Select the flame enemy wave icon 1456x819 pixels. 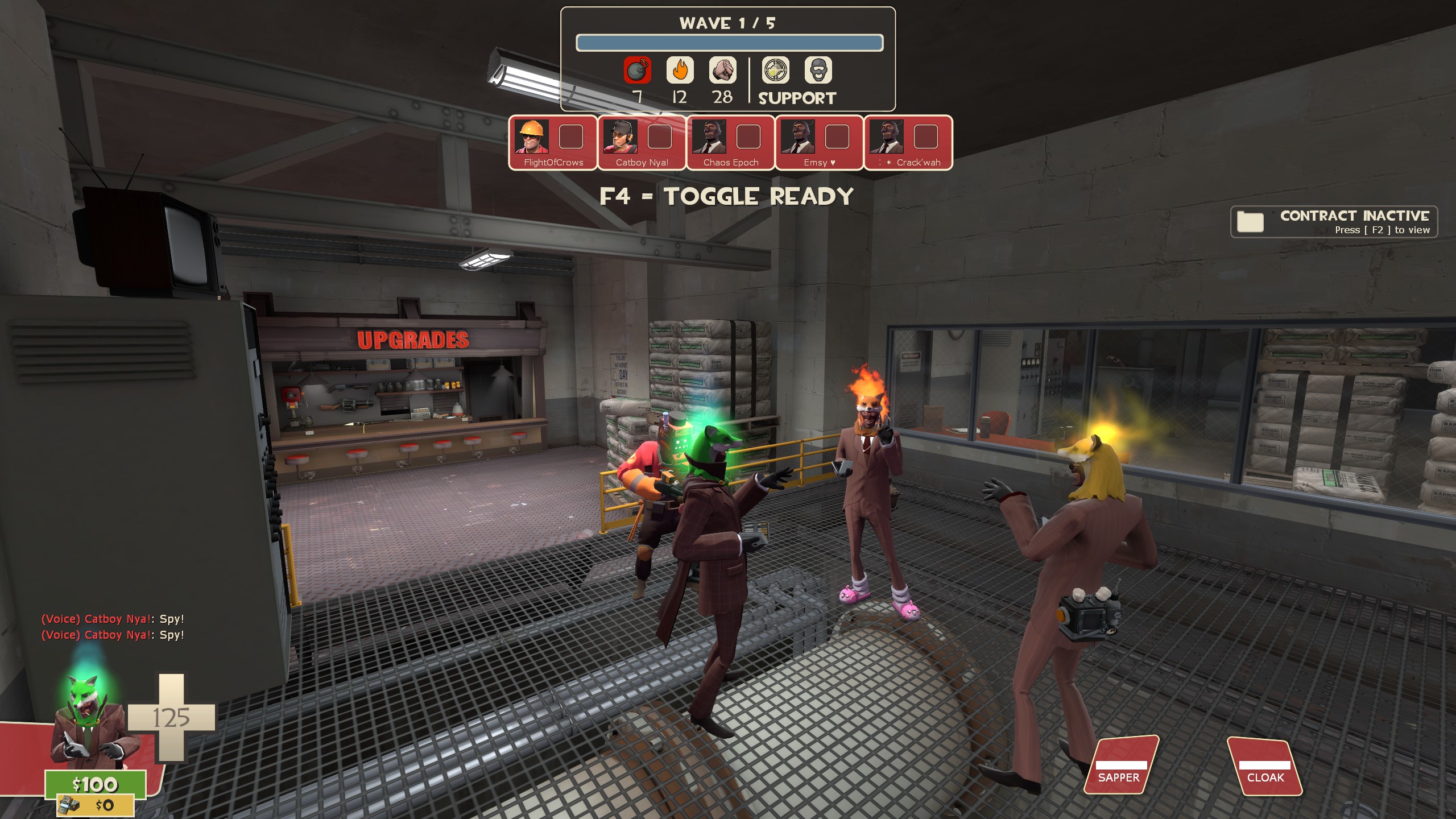(680, 71)
